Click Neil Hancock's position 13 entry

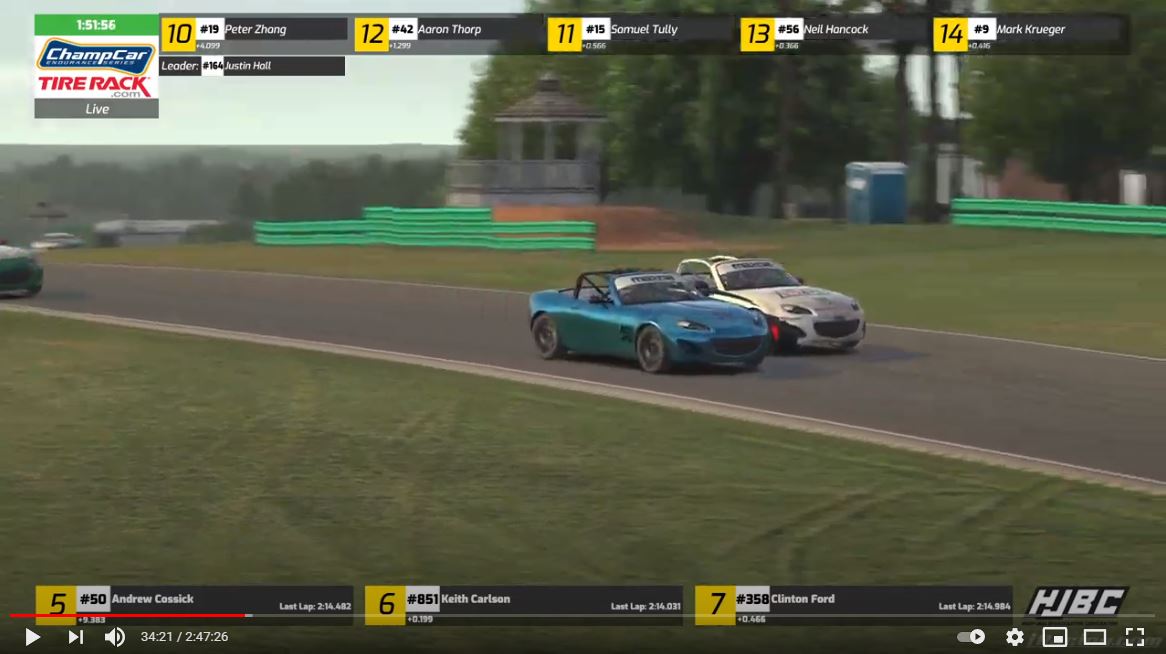pos(834,33)
